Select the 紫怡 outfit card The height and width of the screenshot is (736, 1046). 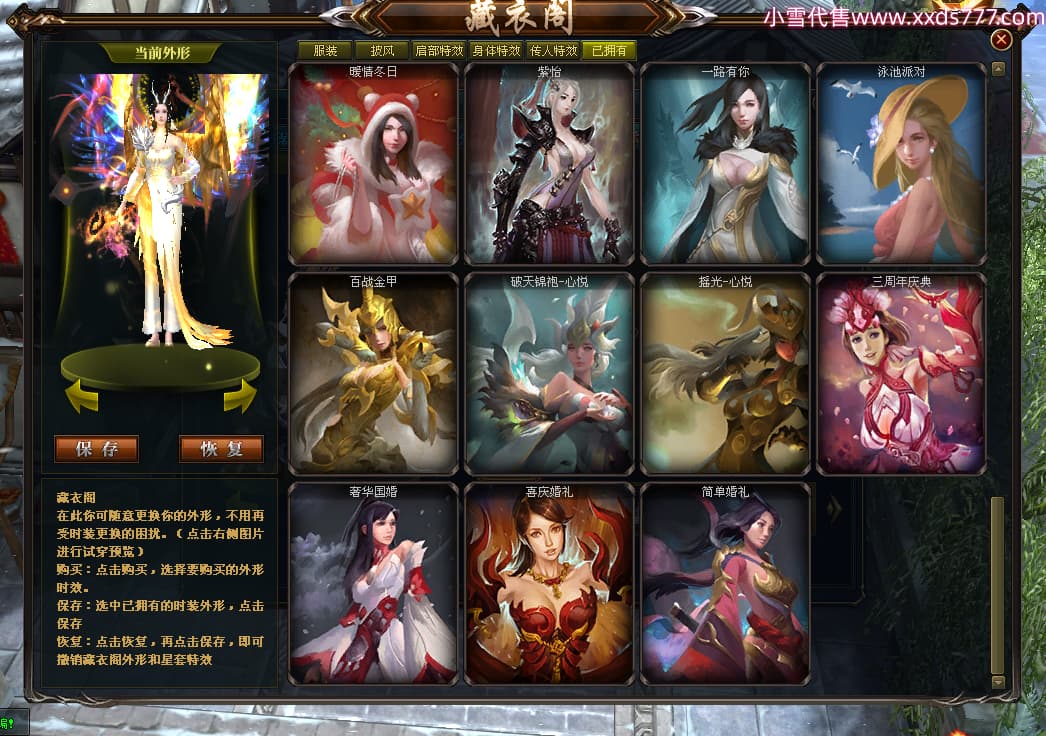[549, 164]
